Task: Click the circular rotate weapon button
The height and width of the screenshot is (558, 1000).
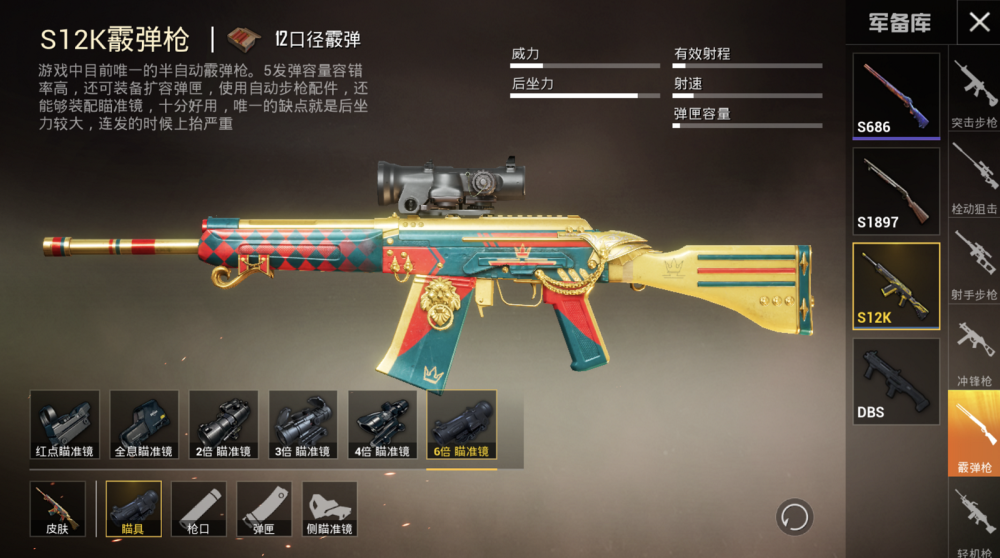Action: click(795, 517)
